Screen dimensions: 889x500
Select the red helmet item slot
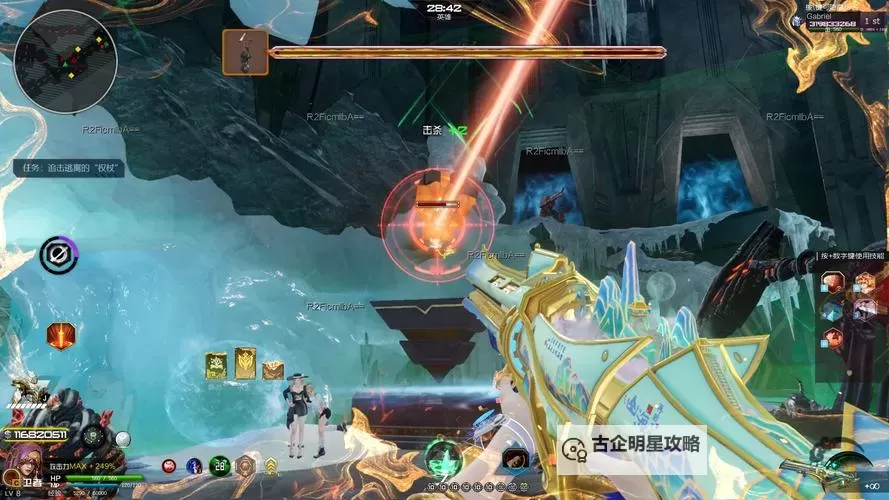pos(515,459)
